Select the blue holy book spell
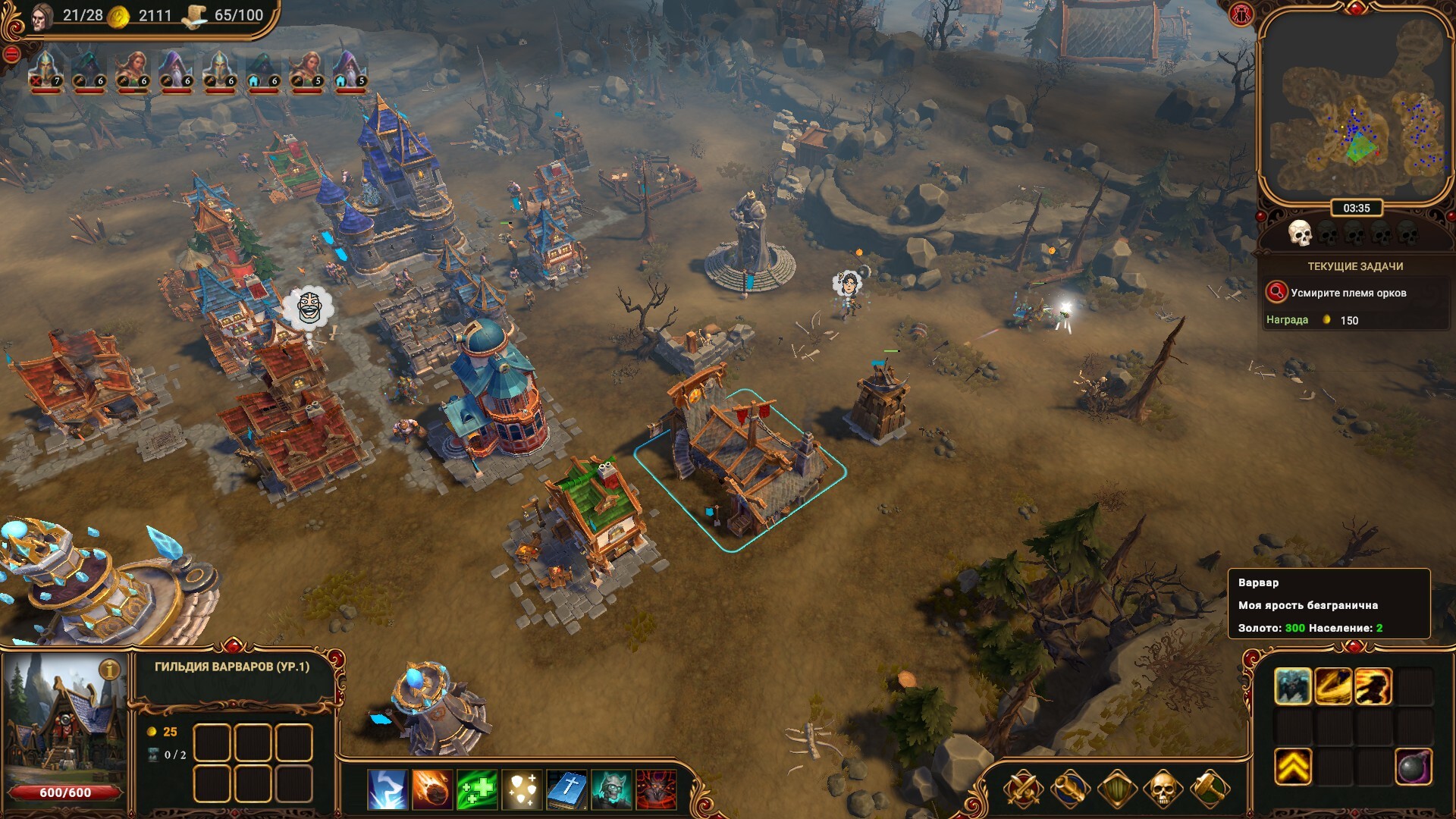The width and height of the screenshot is (1456, 819). (x=566, y=789)
